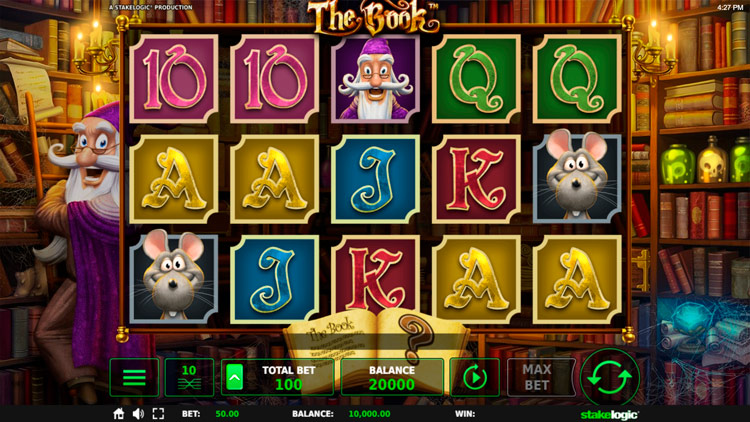Enter fullscreen mode using the corner-brackets icon
The image size is (750, 422).
[158, 413]
